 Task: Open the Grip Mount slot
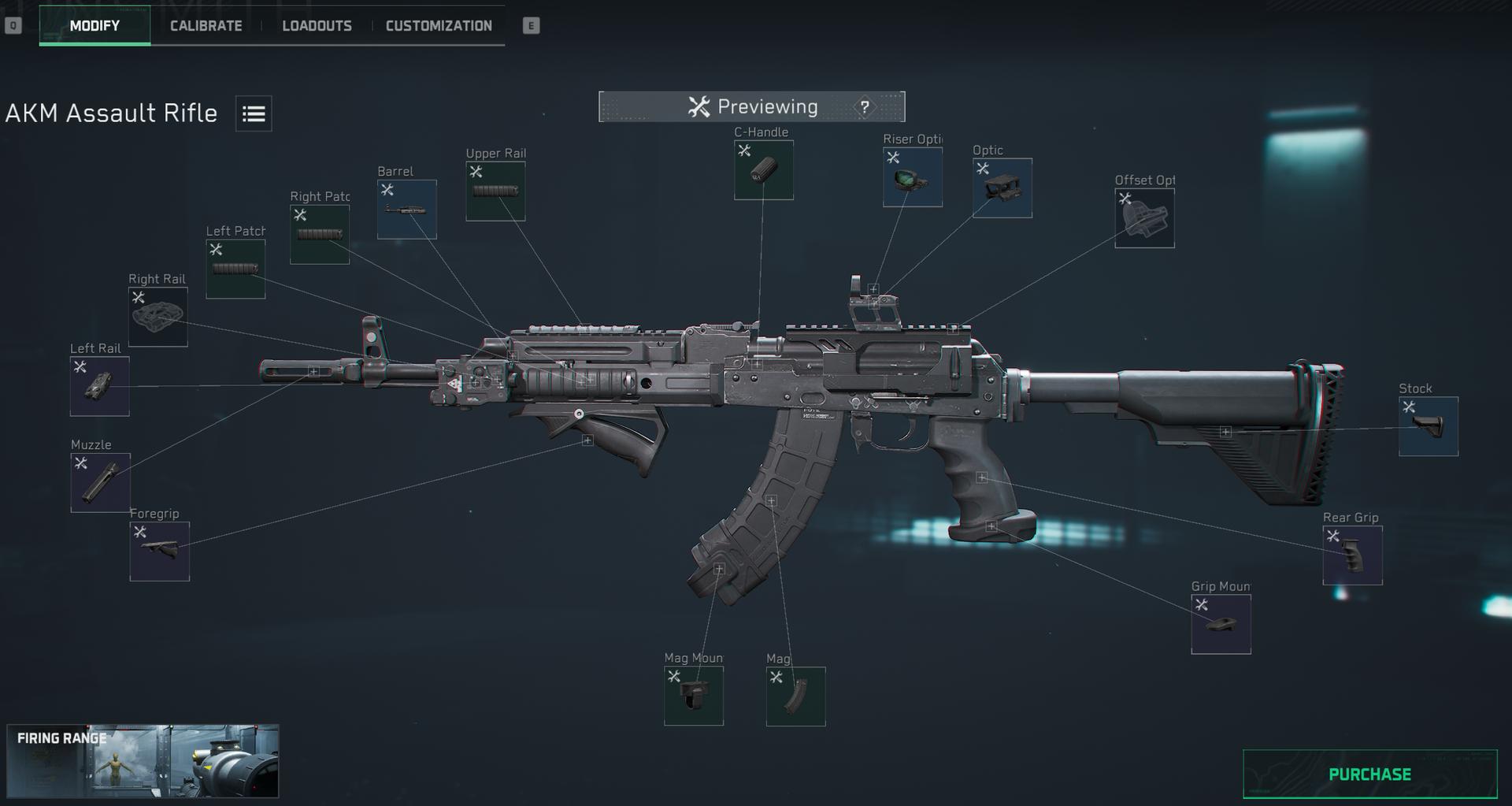click(x=1221, y=623)
